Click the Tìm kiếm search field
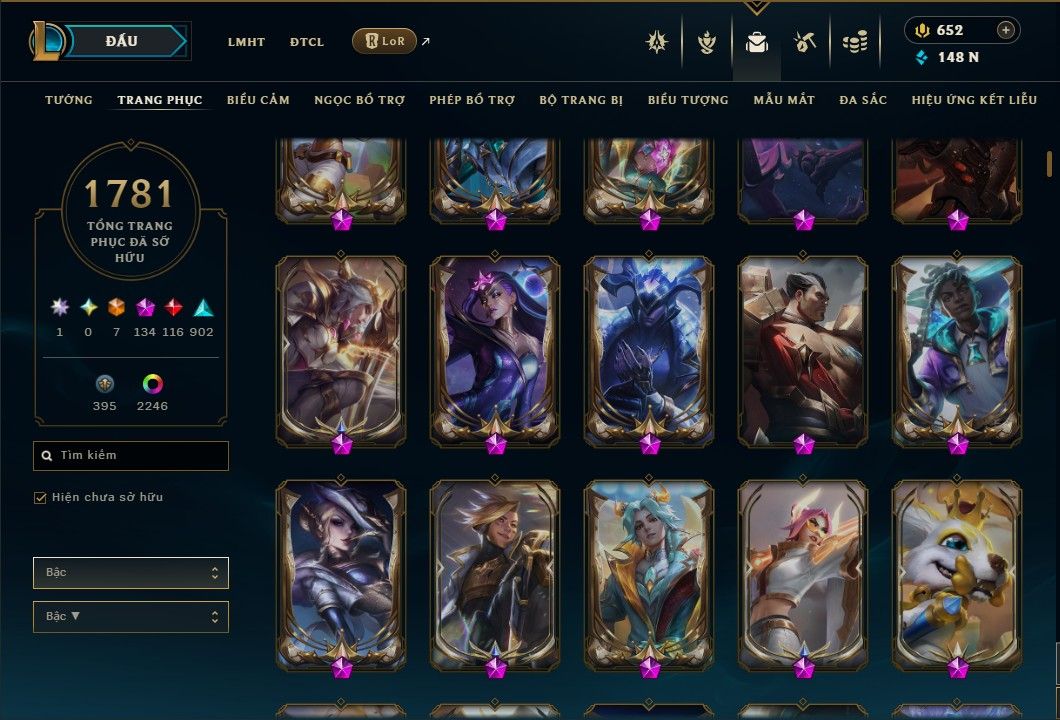1060x720 pixels. point(131,456)
